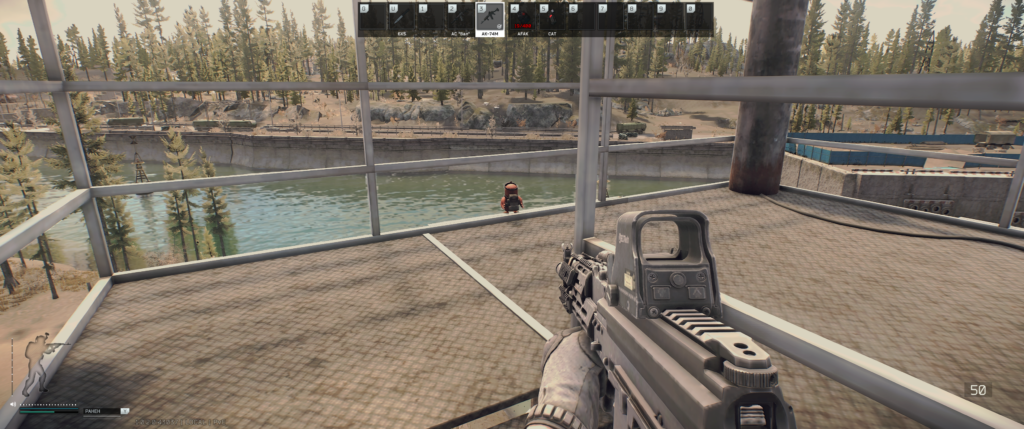Choose the SKS rifle hotbar slot
The image size is (1024, 429).
pyautogui.click(x=401, y=19)
